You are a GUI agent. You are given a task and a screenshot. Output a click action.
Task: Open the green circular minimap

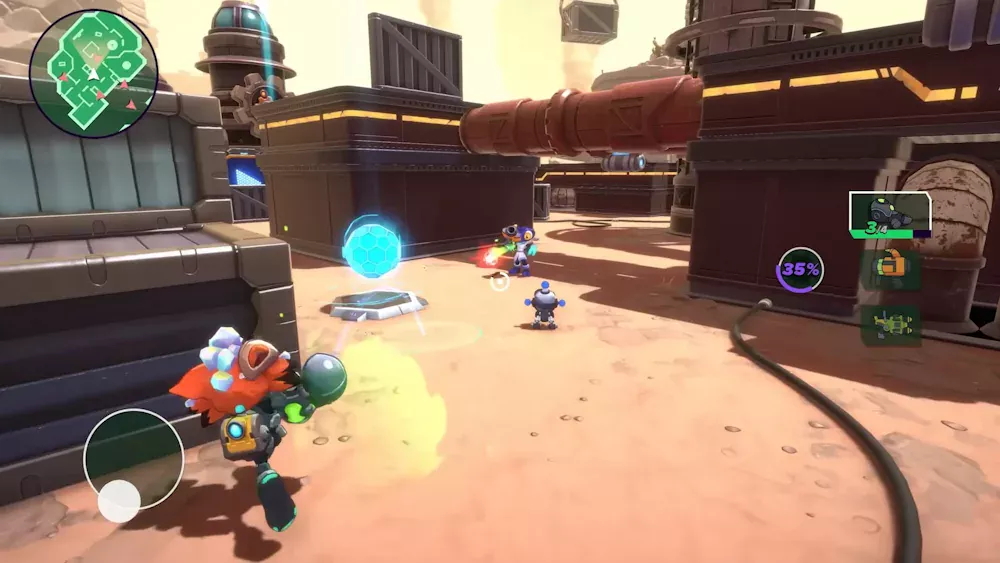click(x=94, y=73)
